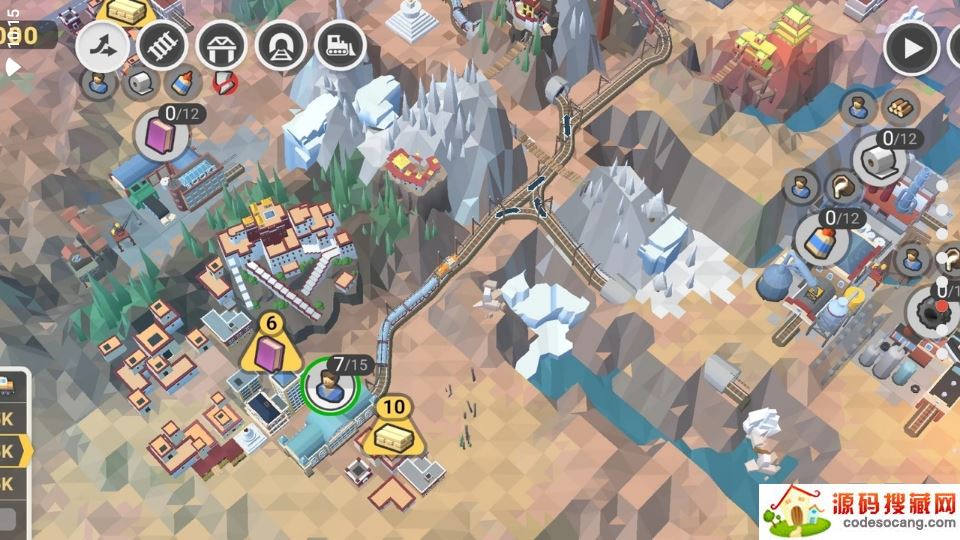
Task: Select the track switch routing tool
Action: click(x=104, y=45)
